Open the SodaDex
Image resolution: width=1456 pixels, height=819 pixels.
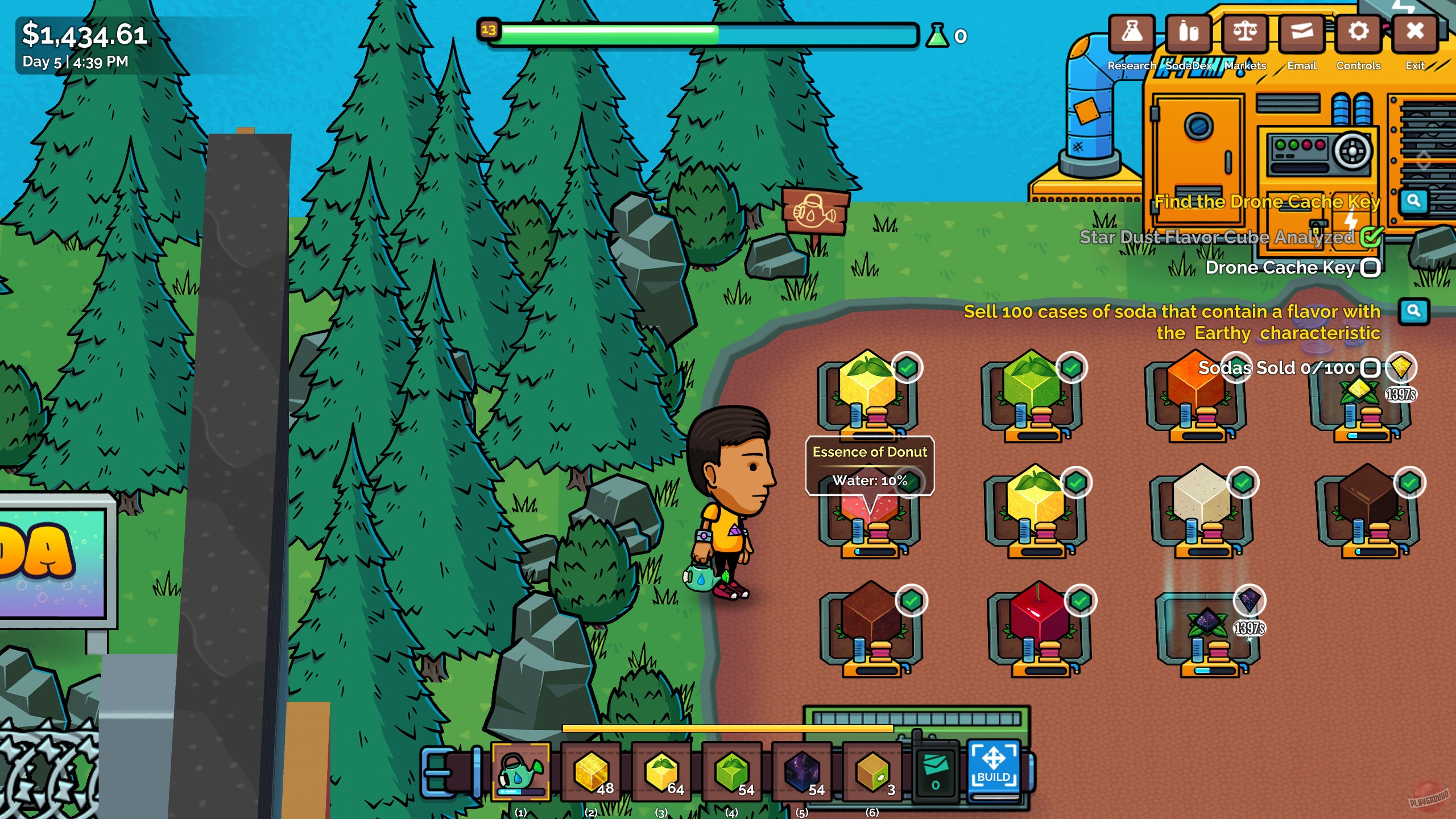[x=1188, y=32]
